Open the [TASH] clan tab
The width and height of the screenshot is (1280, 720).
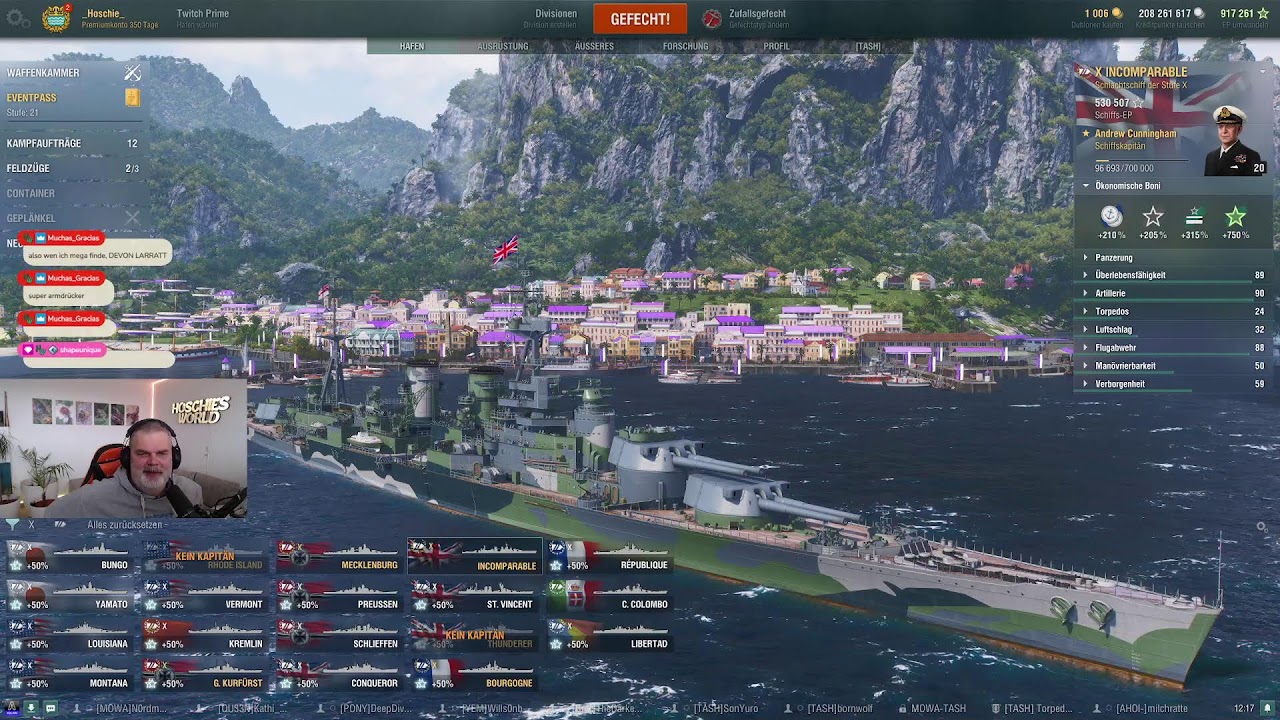point(868,47)
